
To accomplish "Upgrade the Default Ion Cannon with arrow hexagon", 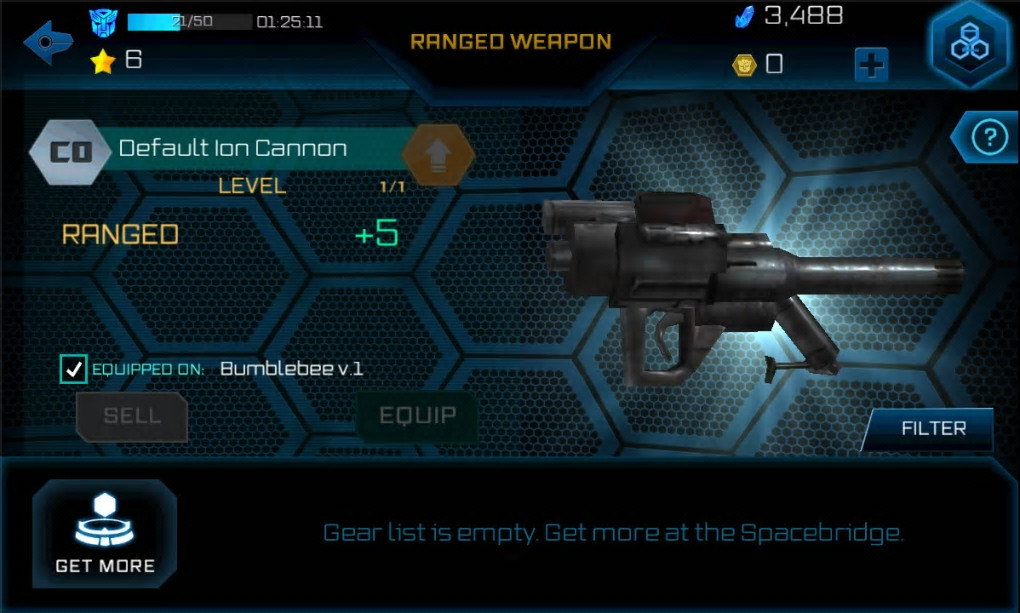I will (x=437, y=155).
